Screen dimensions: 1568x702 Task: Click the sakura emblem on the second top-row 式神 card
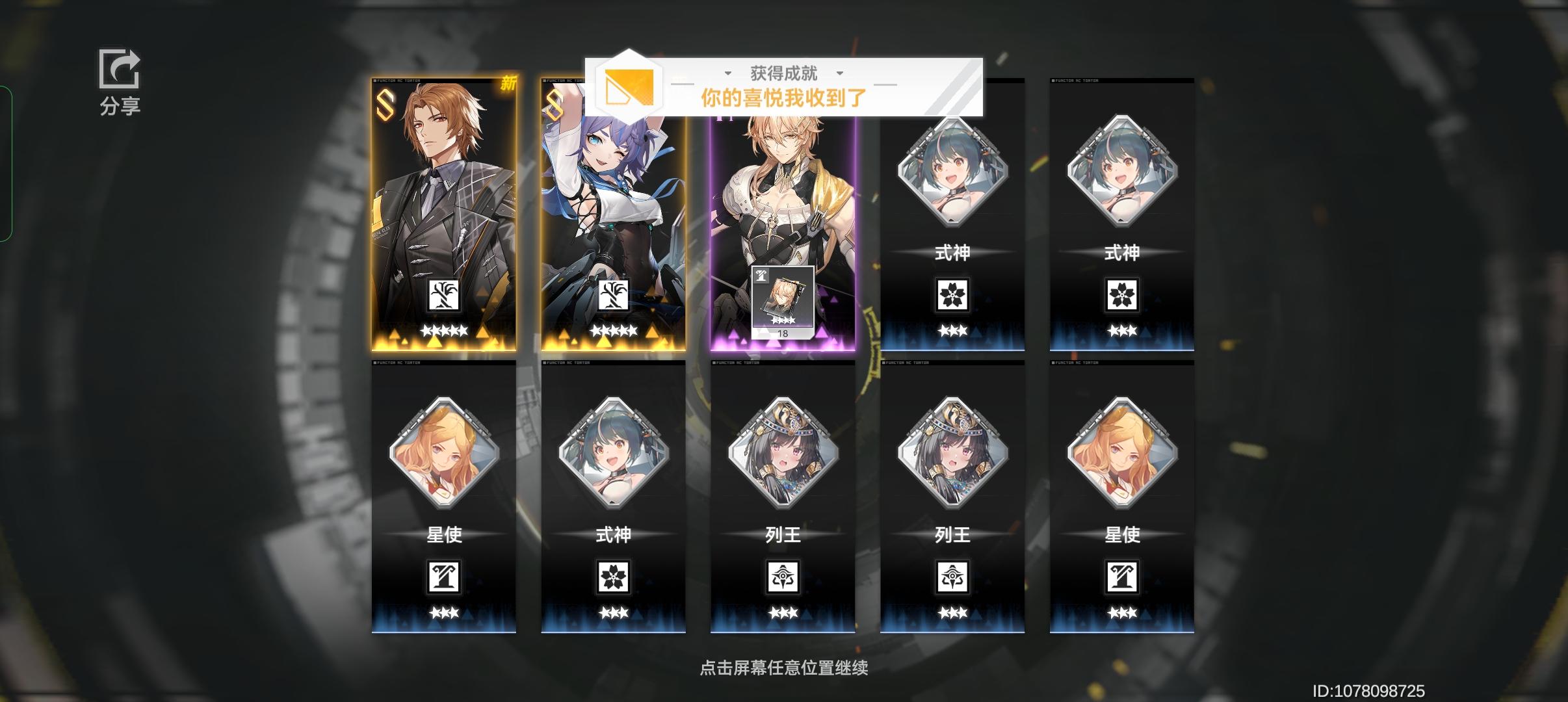click(1122, 294)
